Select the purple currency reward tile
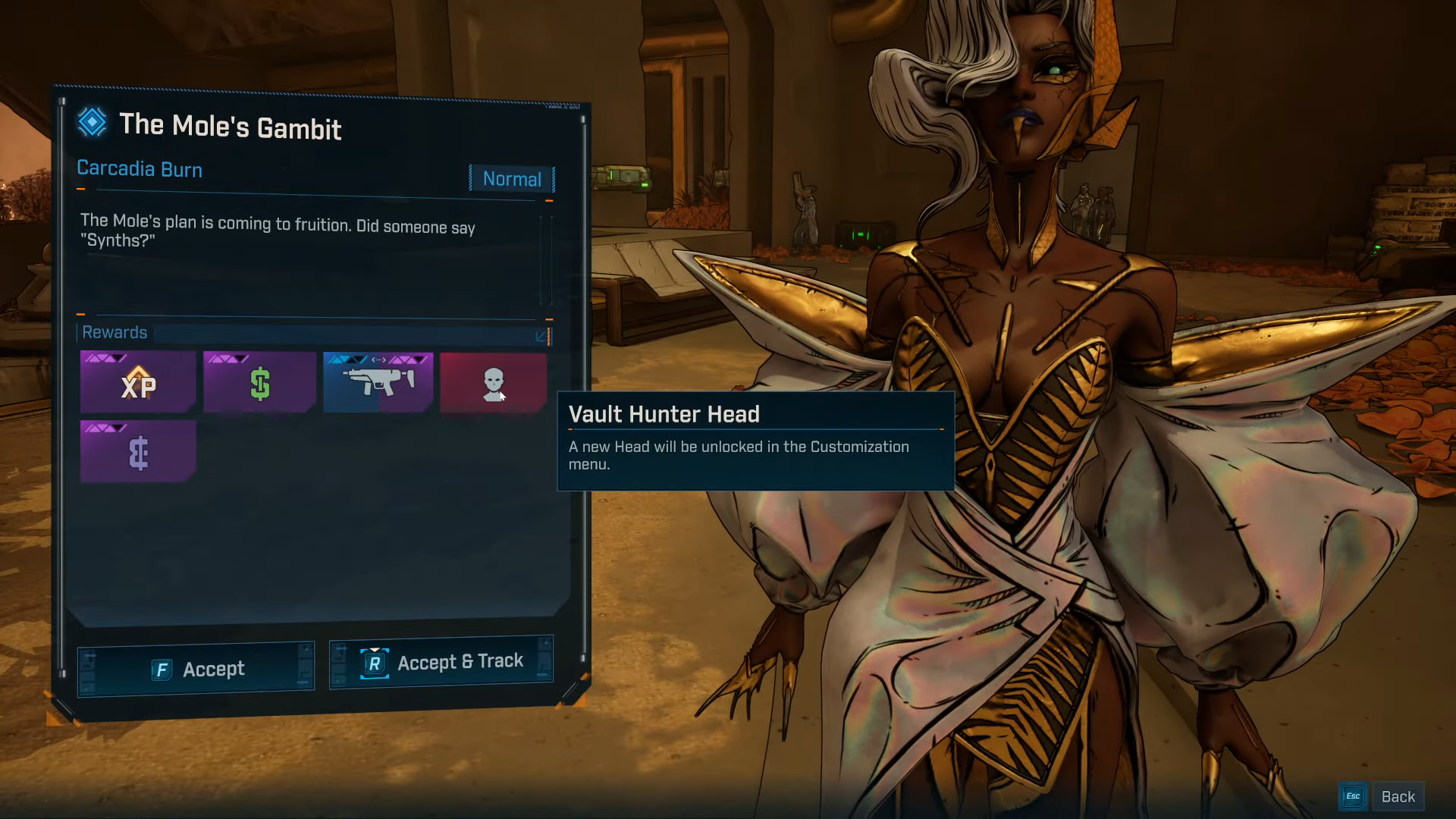Image resolution: width=1456 pixels, height=819 pixels. point(138,452)
